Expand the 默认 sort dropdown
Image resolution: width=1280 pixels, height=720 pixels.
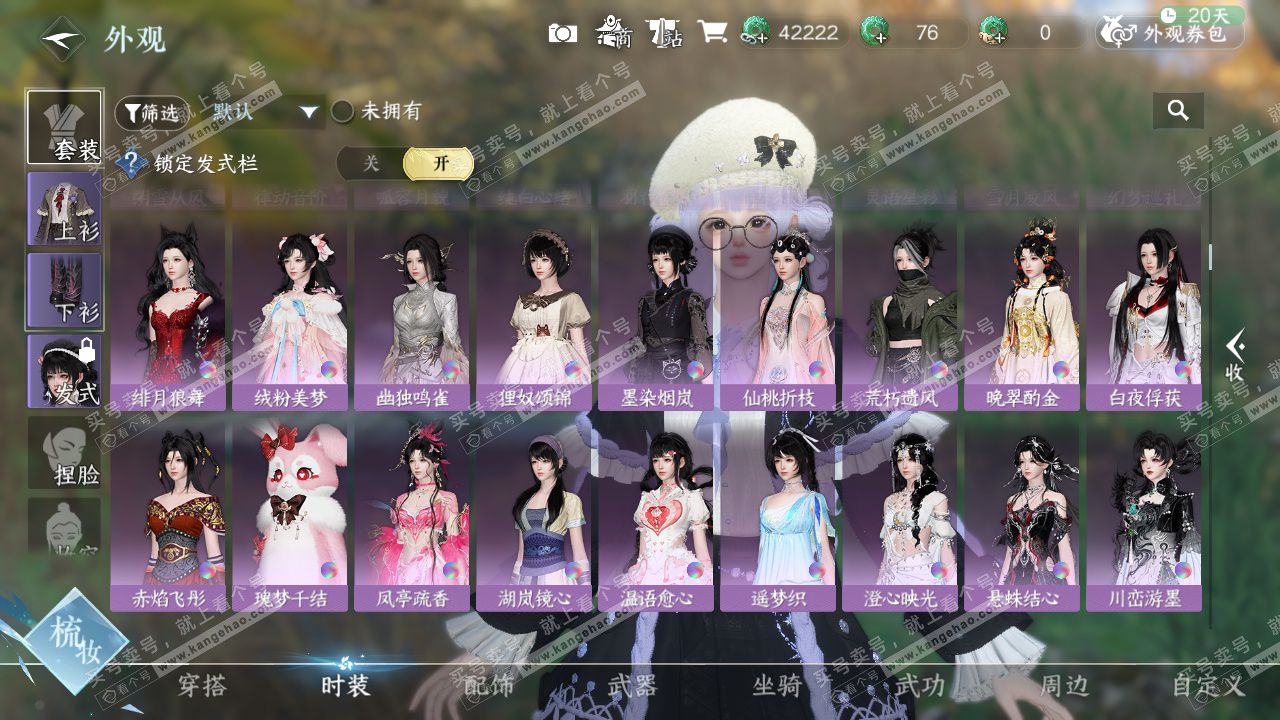[265, 112]
